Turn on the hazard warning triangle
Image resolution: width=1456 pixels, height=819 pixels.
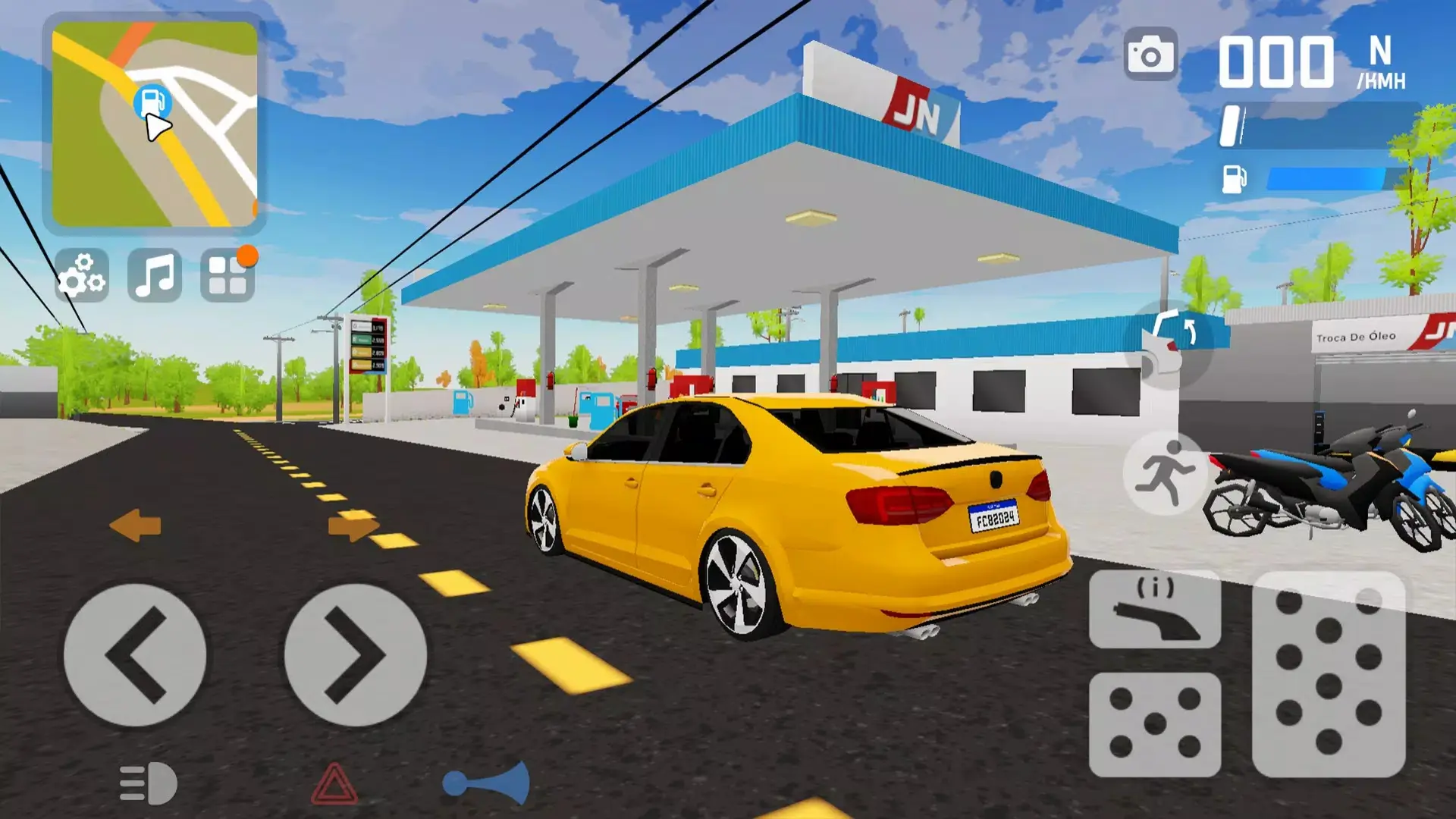point(334,784)
